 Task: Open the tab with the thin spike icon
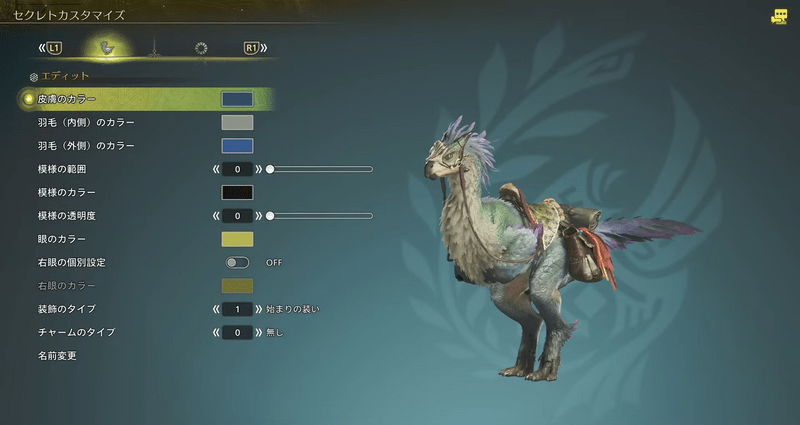pos(153,48)
